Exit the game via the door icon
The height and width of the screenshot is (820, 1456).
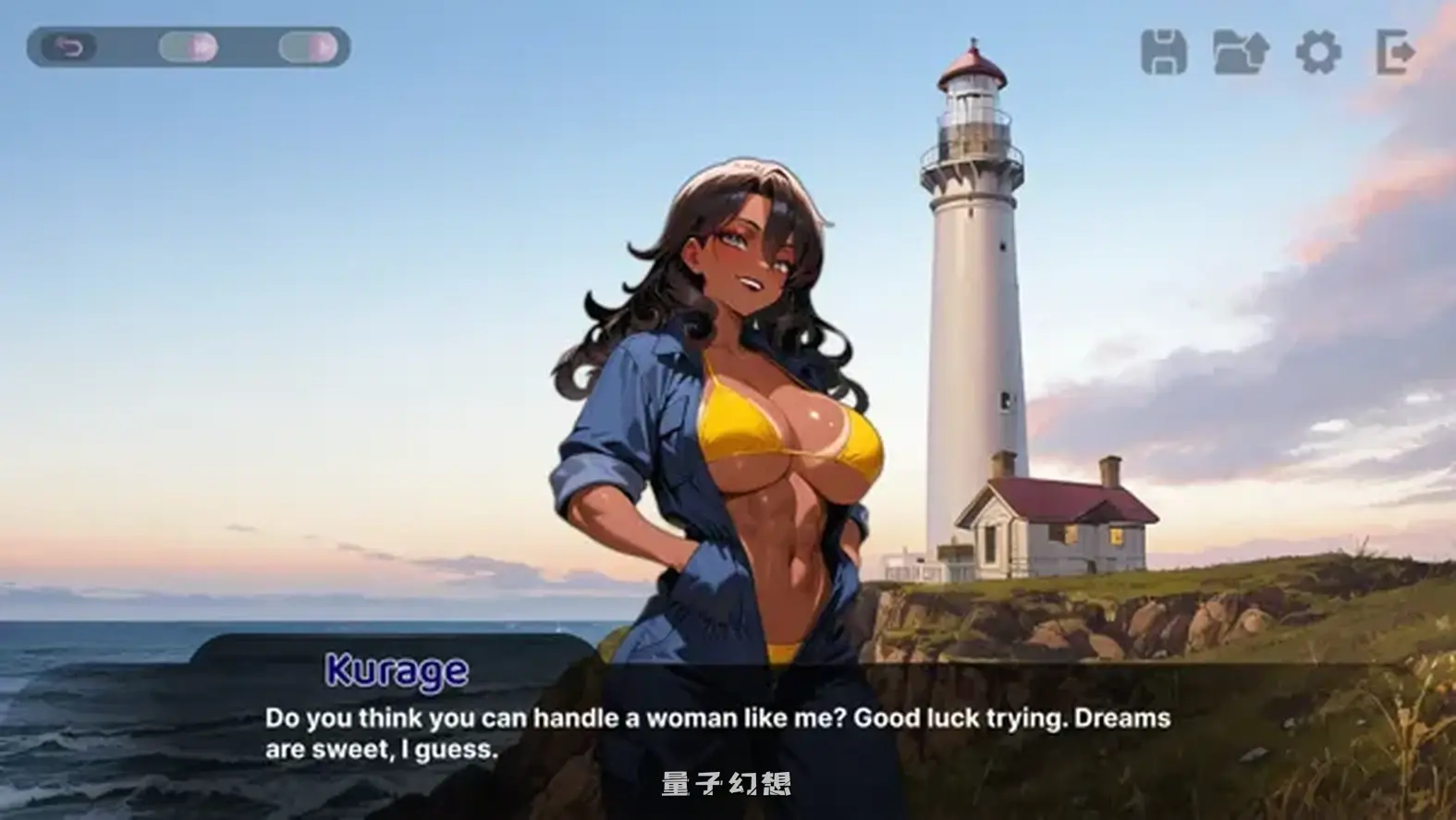[1394, 53]
